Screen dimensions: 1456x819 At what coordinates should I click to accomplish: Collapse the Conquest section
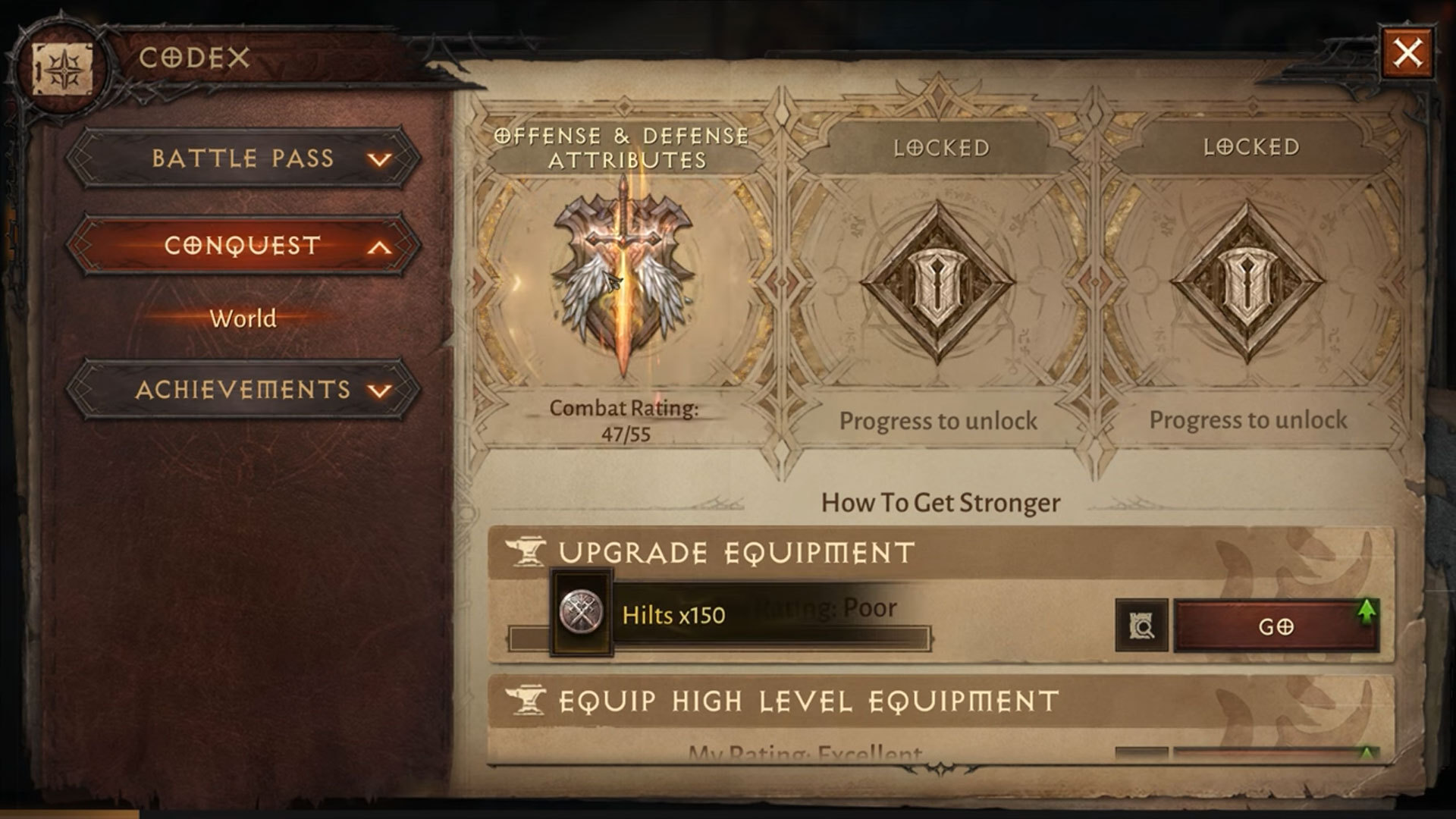click(243, 246)
